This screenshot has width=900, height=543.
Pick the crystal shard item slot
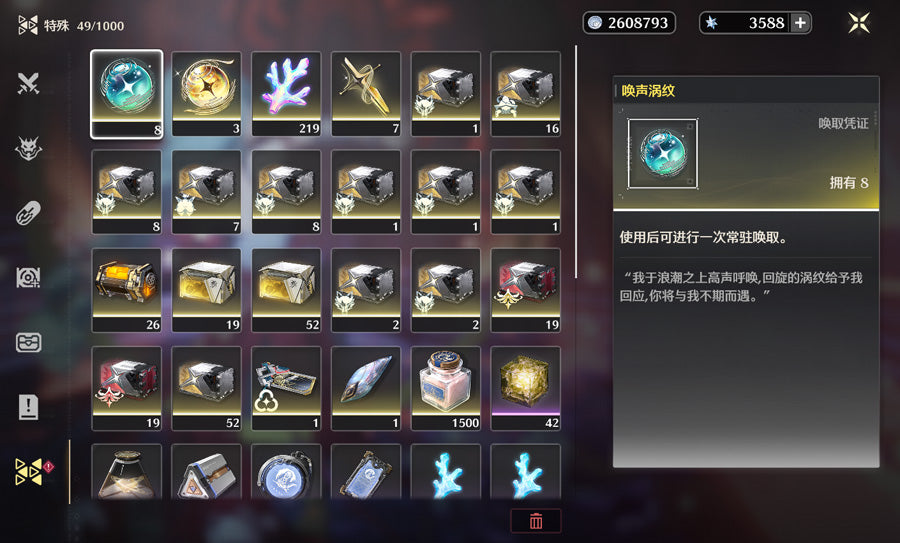(366, 387)
